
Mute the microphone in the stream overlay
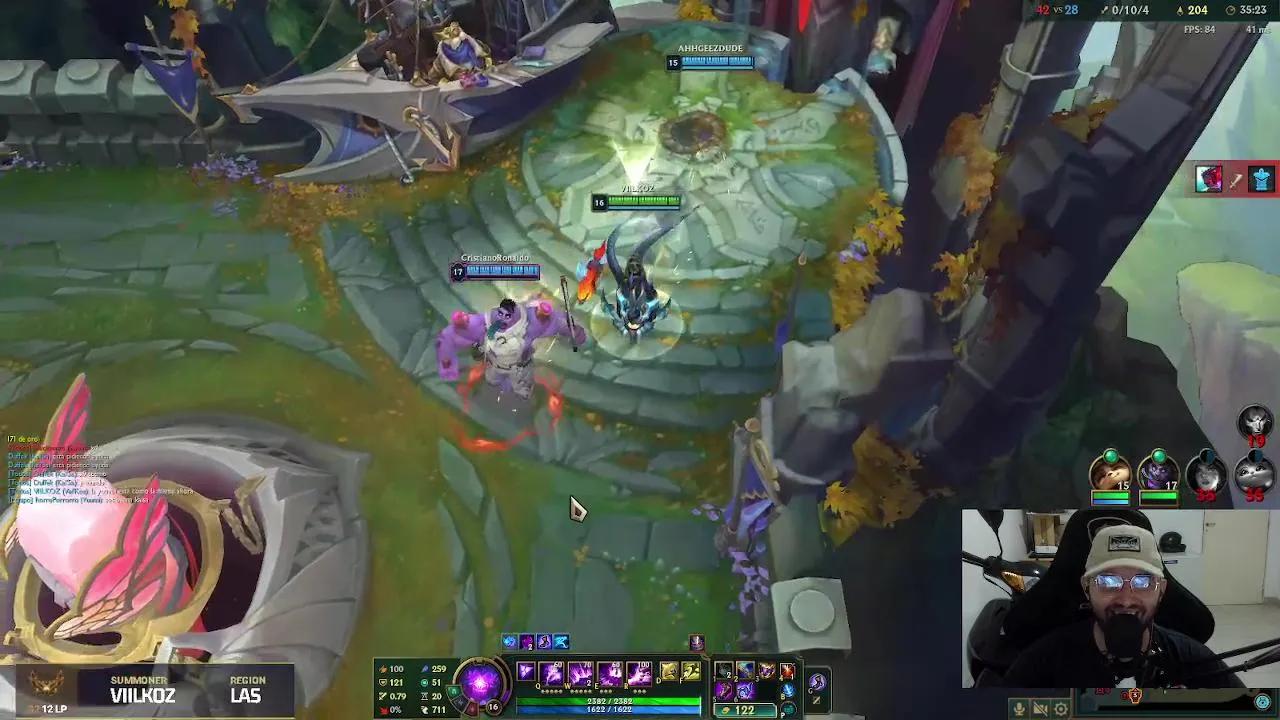1019,707
